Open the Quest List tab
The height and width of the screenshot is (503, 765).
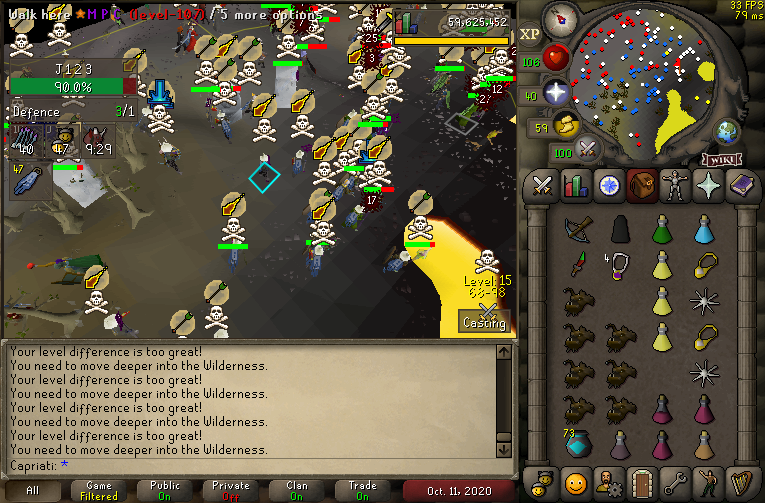click(608, 186)
